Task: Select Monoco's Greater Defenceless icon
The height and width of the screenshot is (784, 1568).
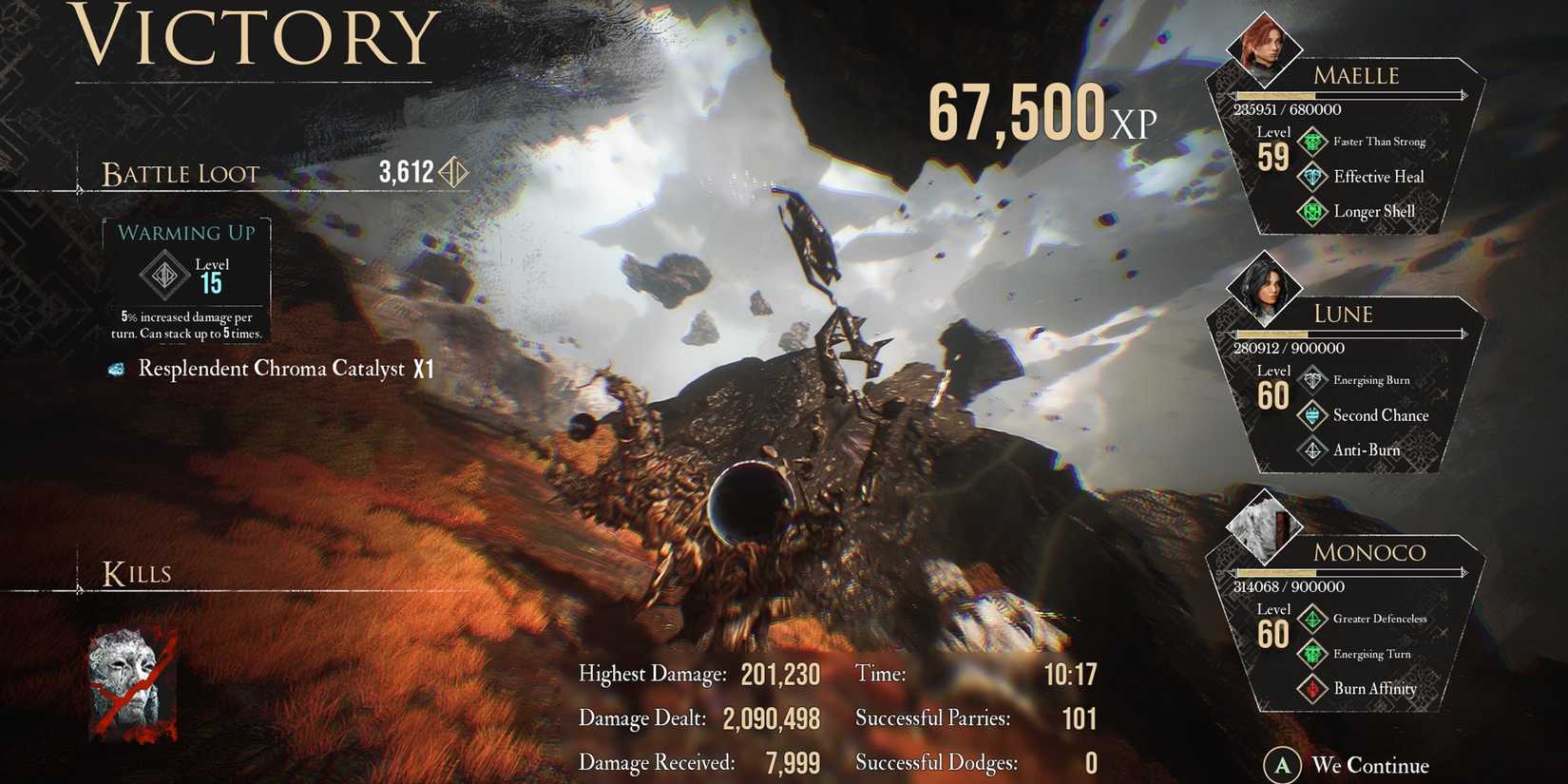Action: click(1313, 618)
